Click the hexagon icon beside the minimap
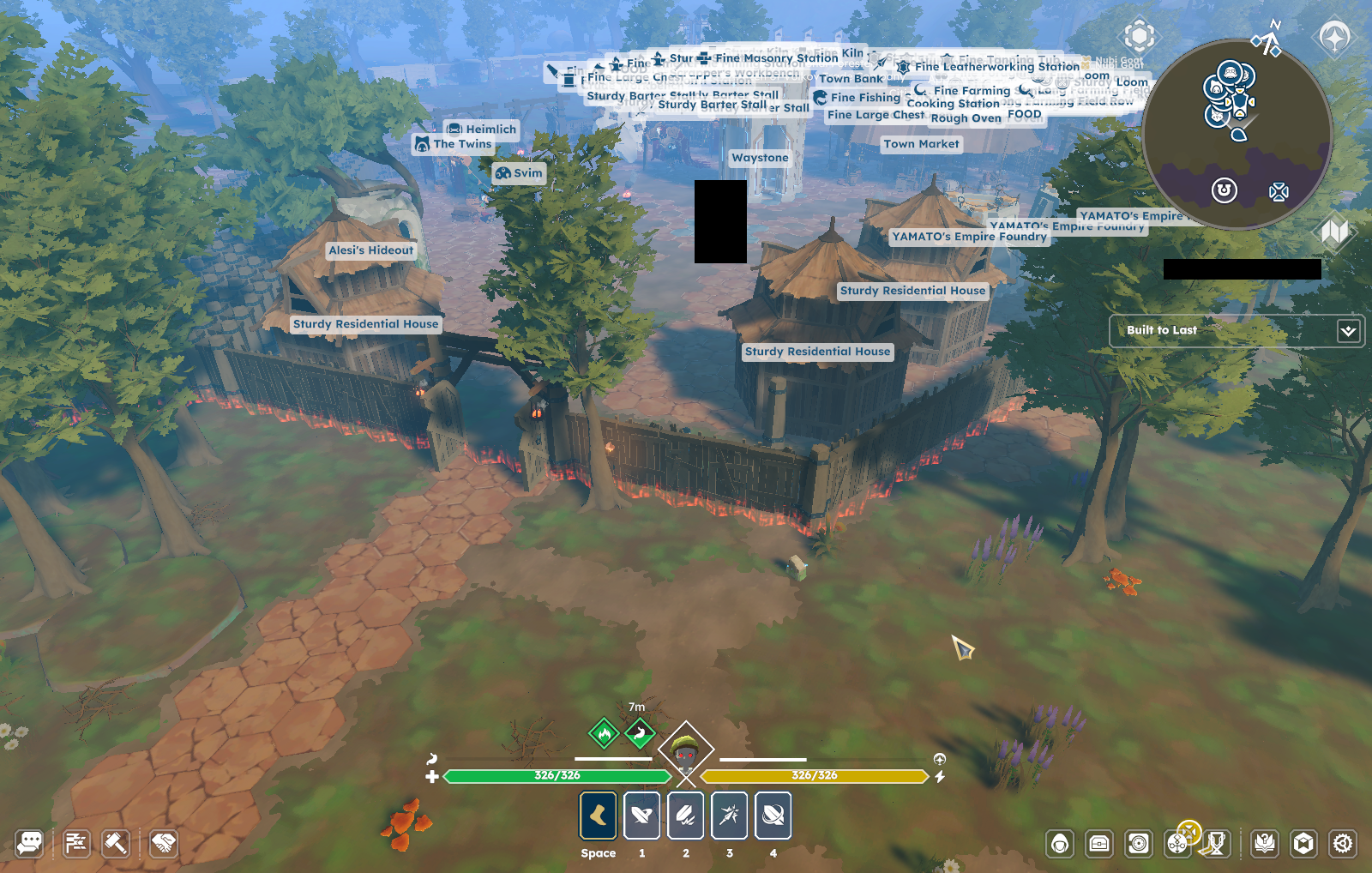The height and width of the screenshot is (873, 1372). [1140, 36]
